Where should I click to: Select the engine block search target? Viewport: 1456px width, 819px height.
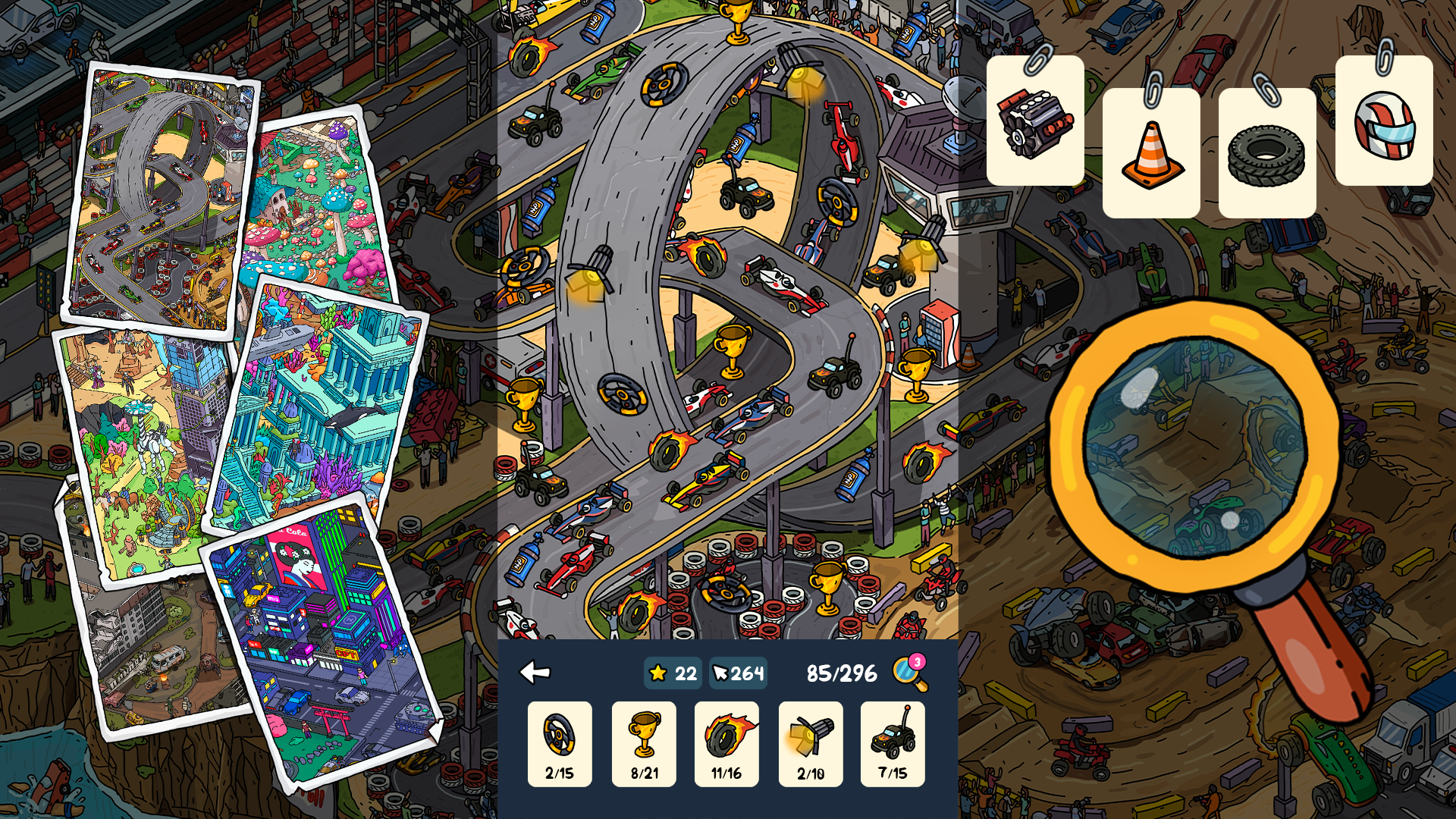pos(1034,121)
